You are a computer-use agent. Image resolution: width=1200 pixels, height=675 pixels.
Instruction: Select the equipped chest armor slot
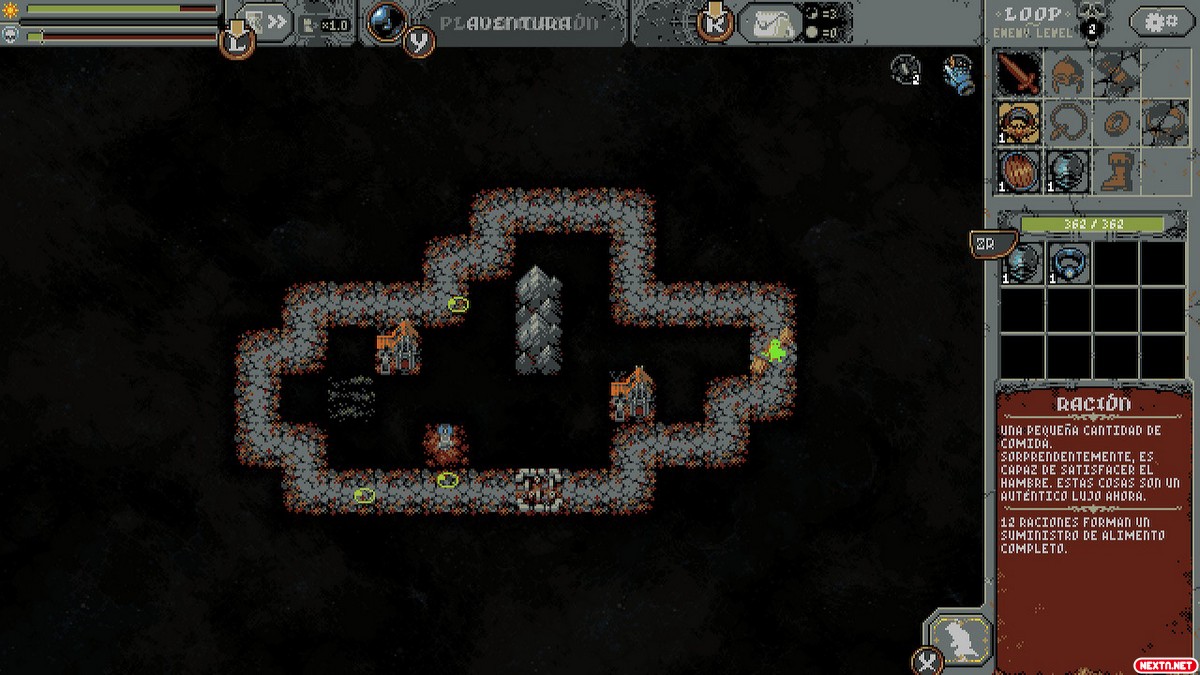[x=1068, y=171]
